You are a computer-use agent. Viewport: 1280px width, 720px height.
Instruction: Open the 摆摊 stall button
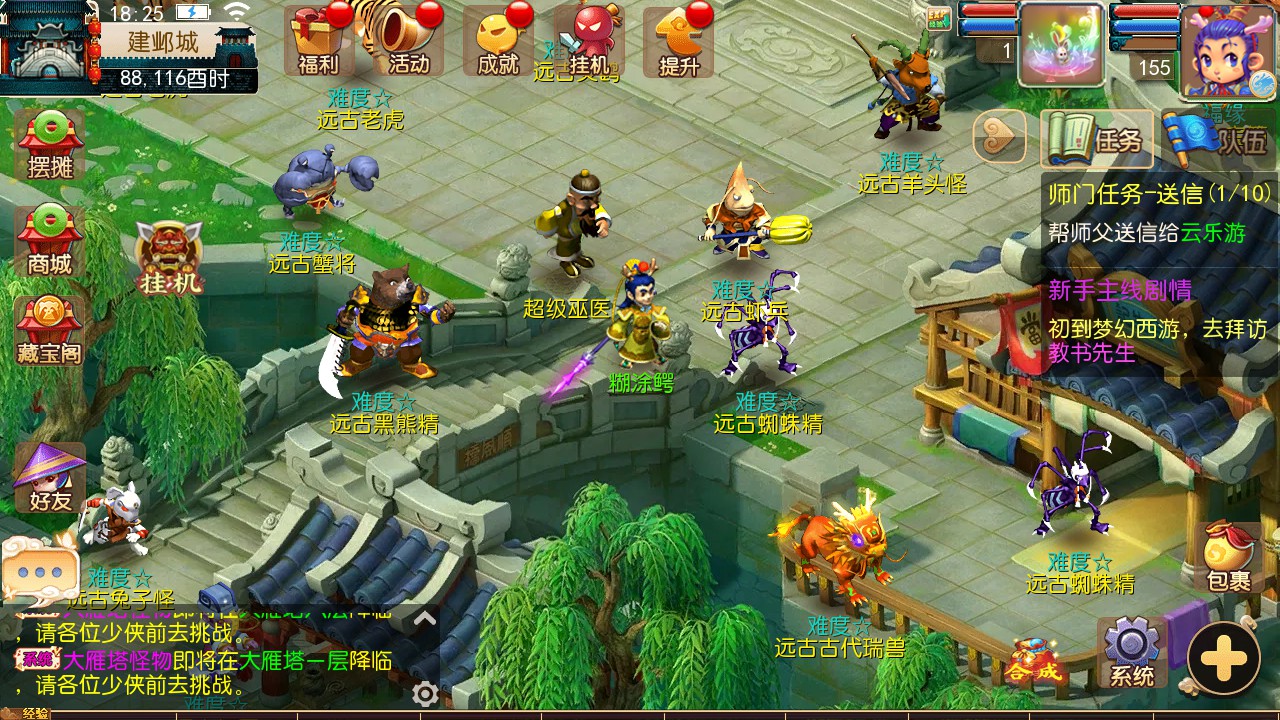[x=50, y=146]
